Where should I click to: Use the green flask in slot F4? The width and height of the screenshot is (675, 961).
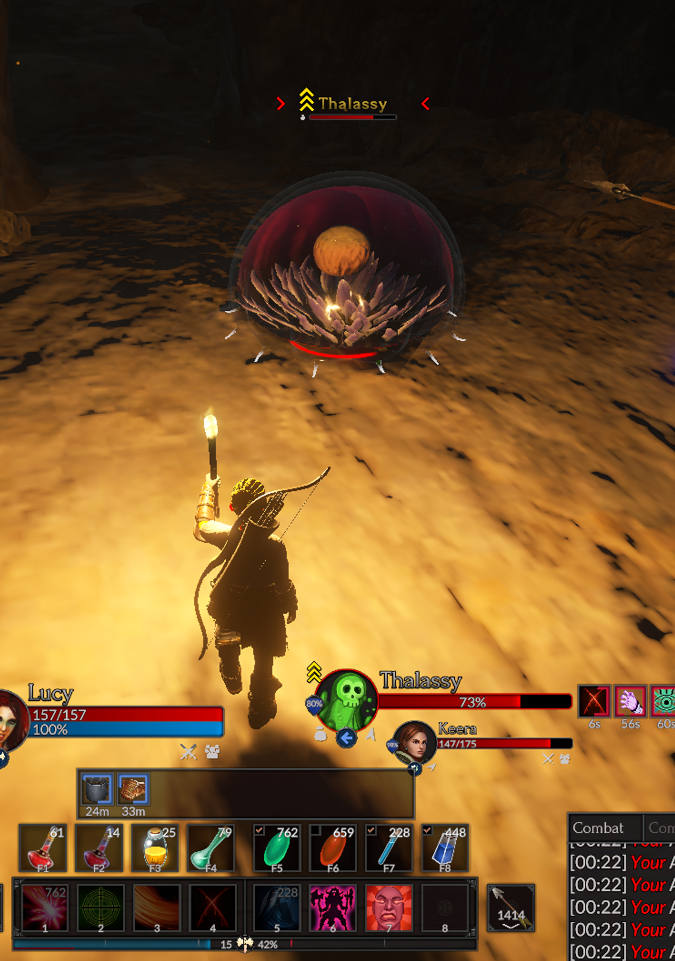pos(211,848)
